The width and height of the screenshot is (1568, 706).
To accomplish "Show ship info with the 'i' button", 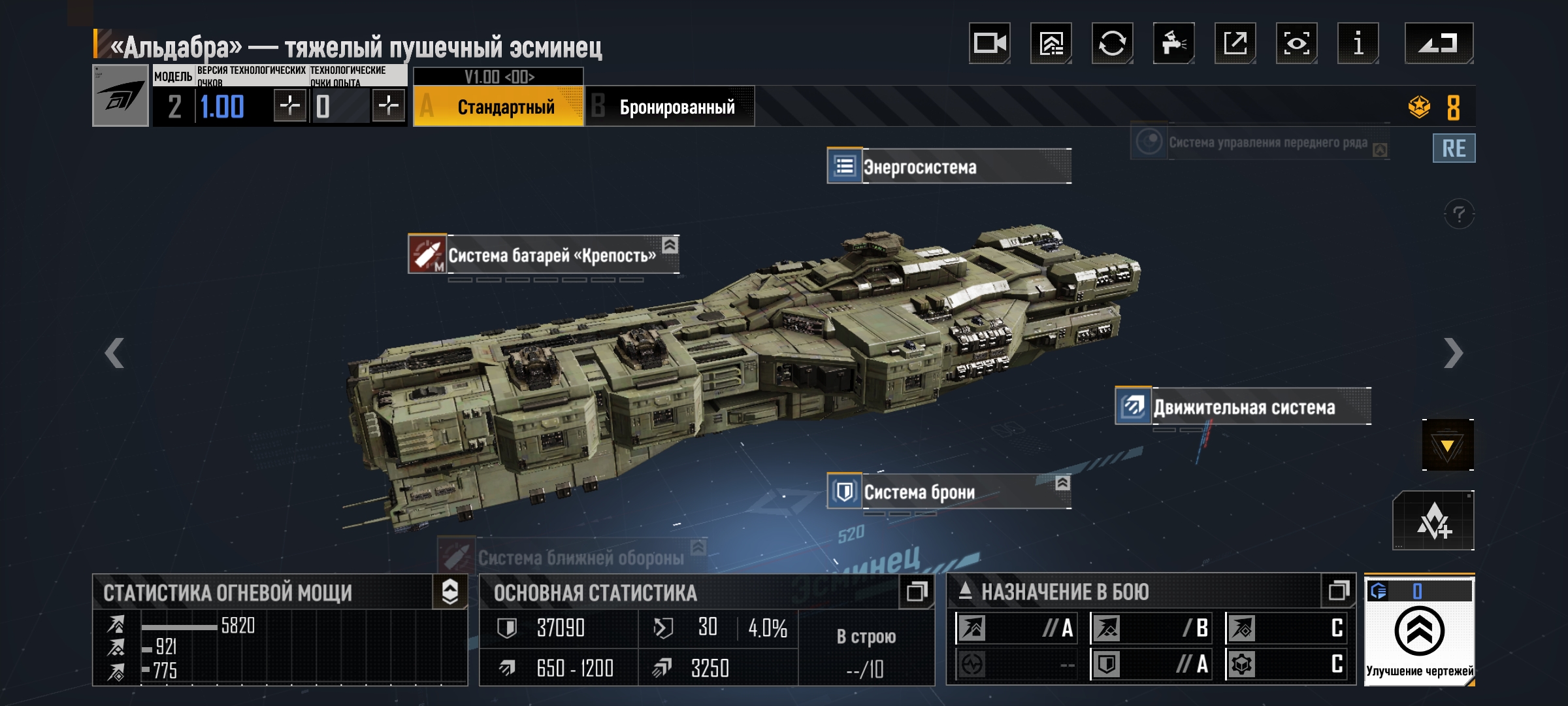I will click(1358, 44).
